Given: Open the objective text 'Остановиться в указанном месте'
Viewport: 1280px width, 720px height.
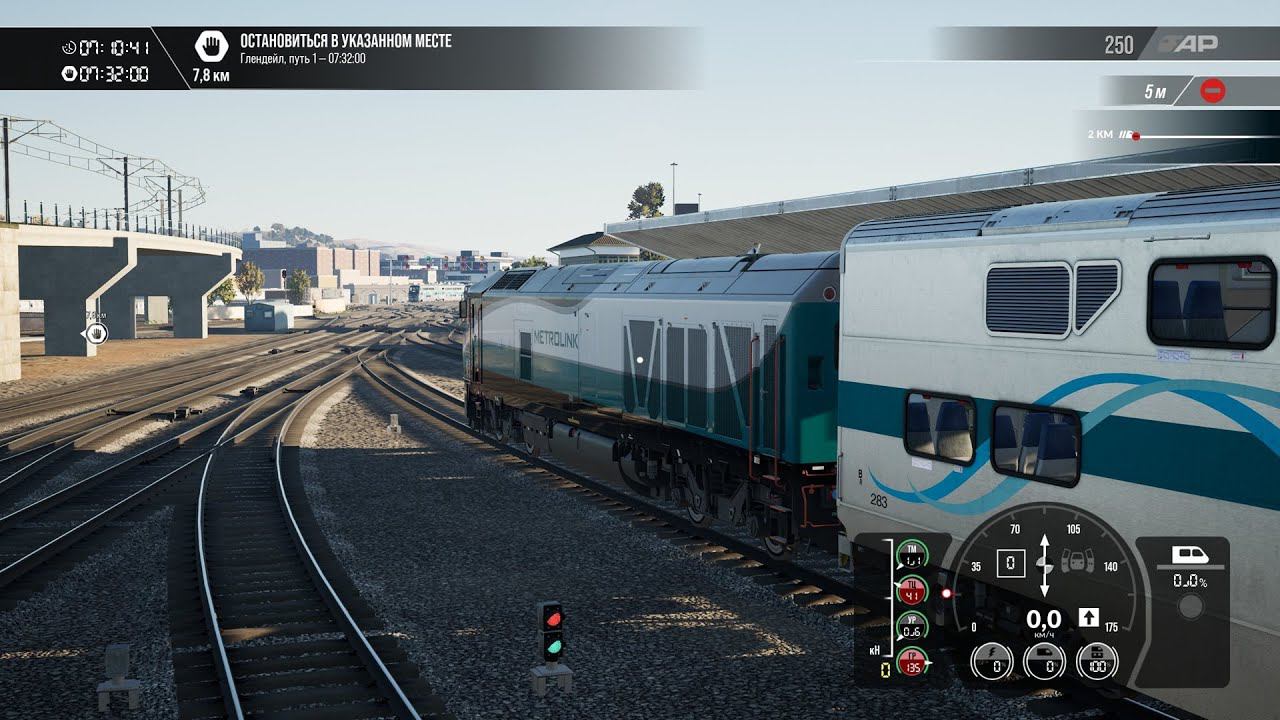Looking at the screenshot, I should pos(345,41).
